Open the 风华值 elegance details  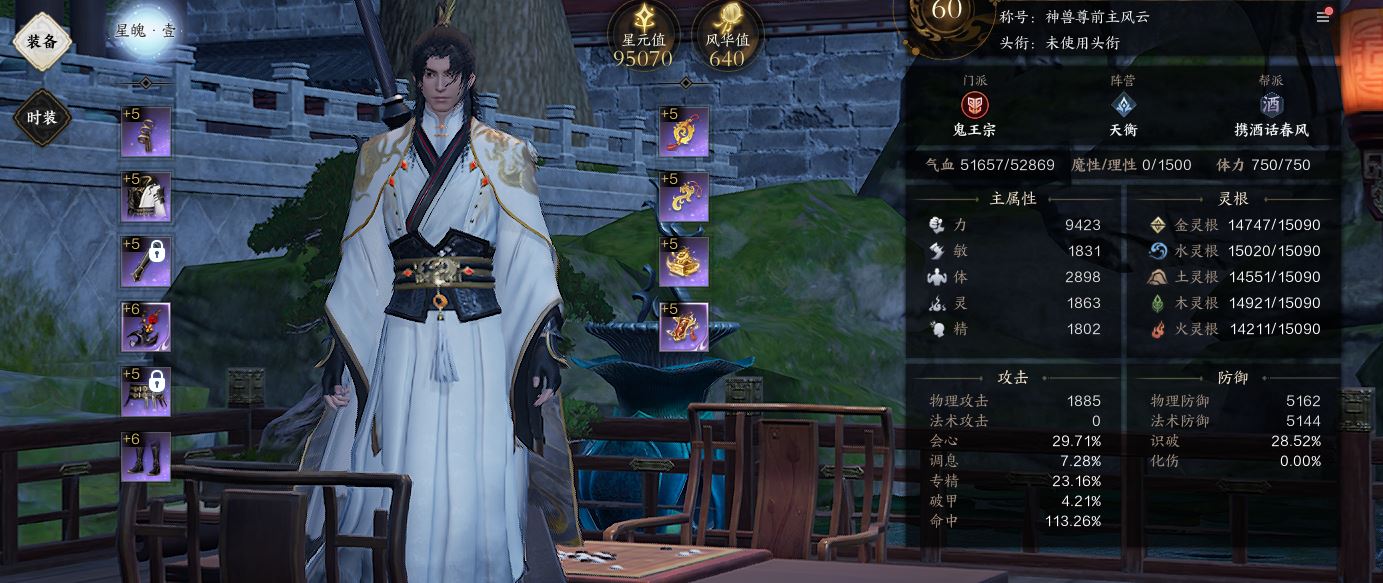click(726, 36)
